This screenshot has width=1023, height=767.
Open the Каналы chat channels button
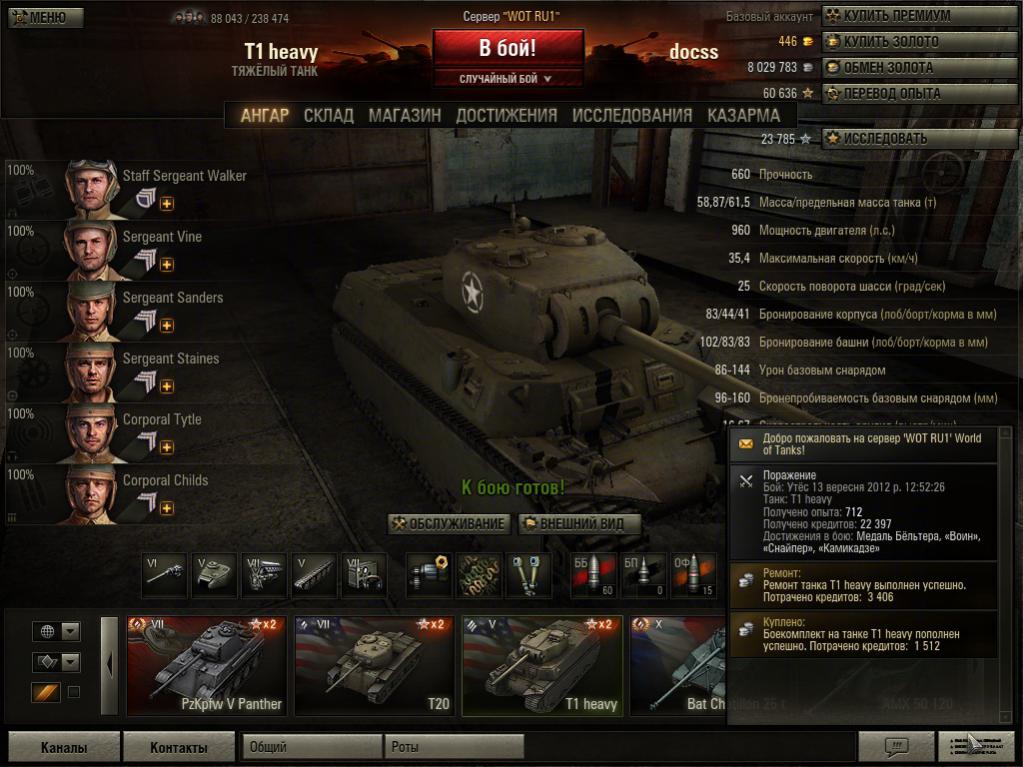click(64, 747)
